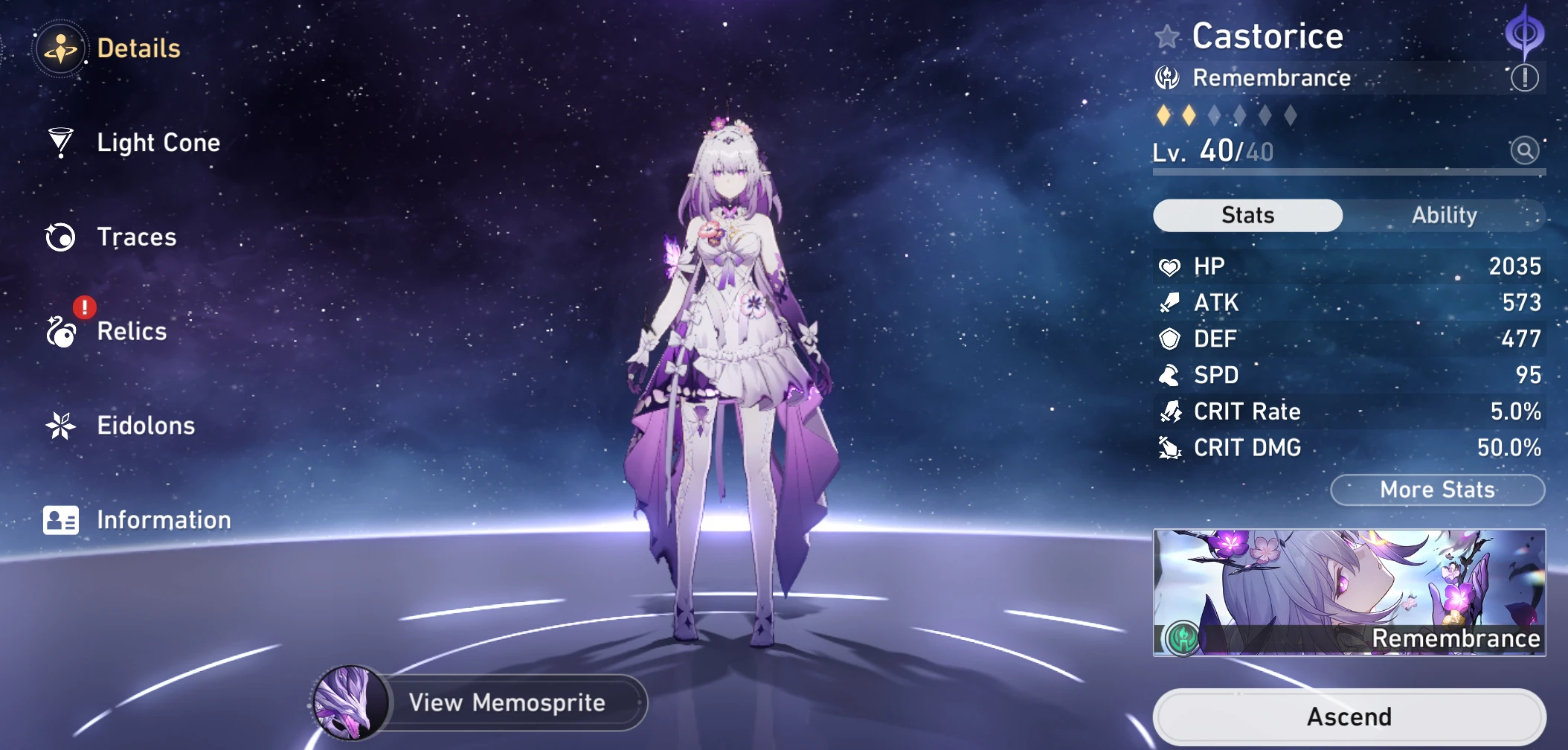Select the first Eidolon diamond marker
This screenshot has width=1568, height=750.
1166,115
